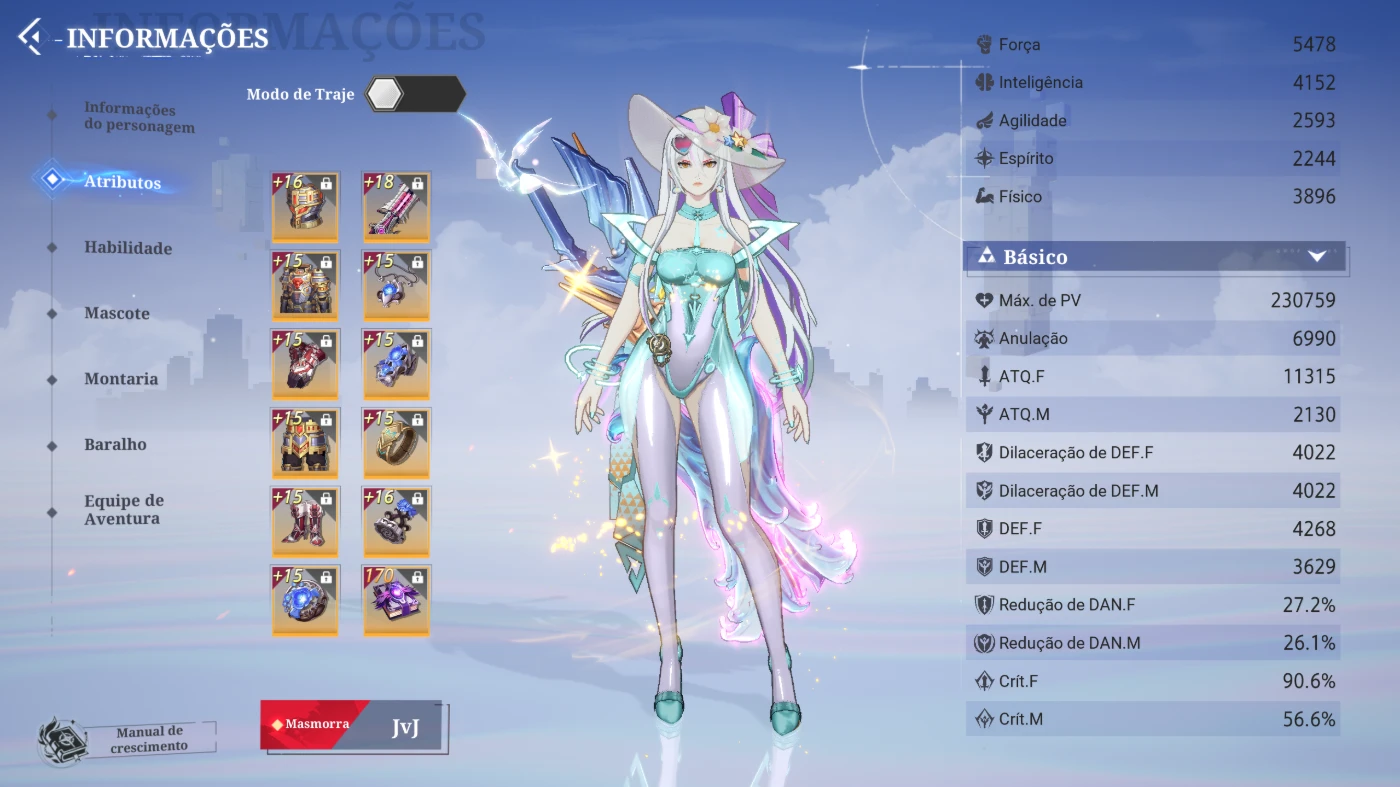Select the +15 red boots slot
Image resolution: width=1400 pixels, height=787 pixels.
[x=305, y=521]
